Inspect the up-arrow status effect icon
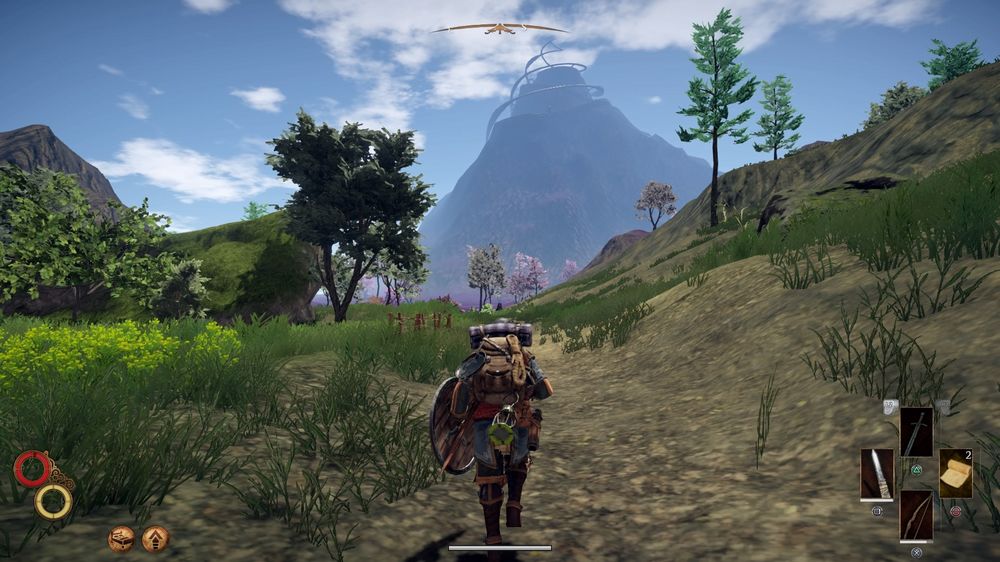The height and width of the screenshot is (562, 1000). pos(155,539)
